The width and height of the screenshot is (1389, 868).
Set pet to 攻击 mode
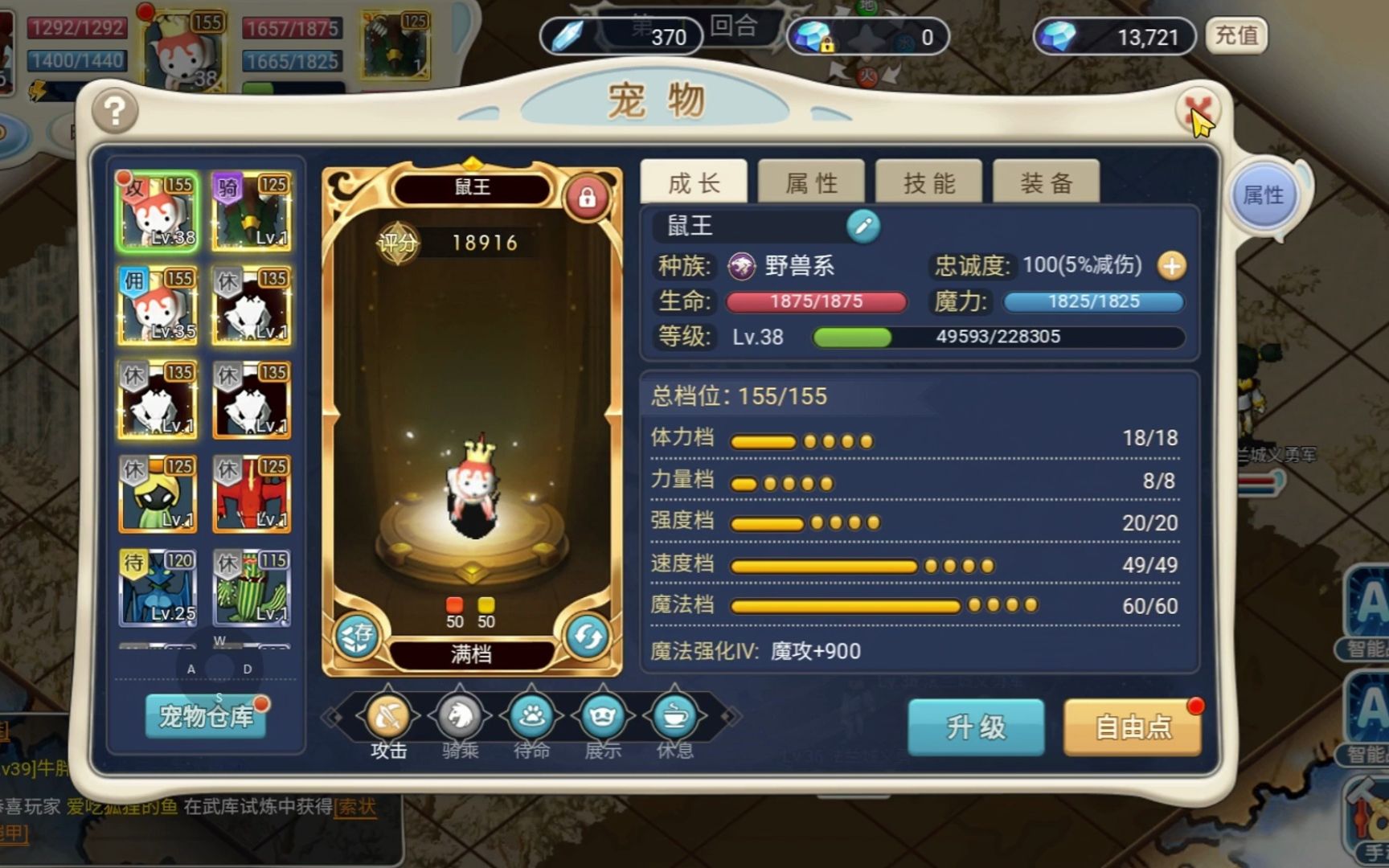coord(388,716)
